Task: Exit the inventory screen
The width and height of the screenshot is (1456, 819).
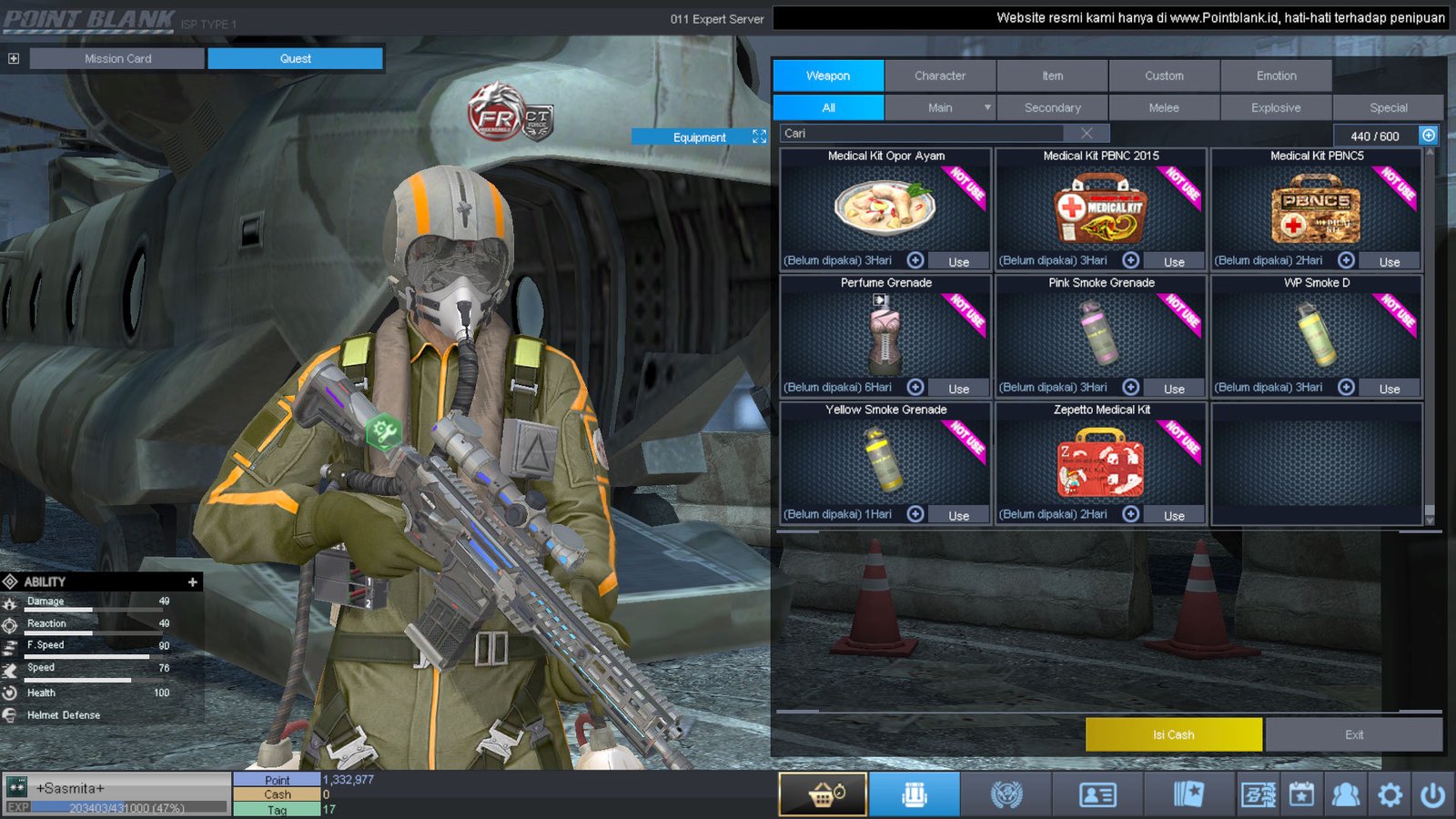Action: (x=1353, y=734)
